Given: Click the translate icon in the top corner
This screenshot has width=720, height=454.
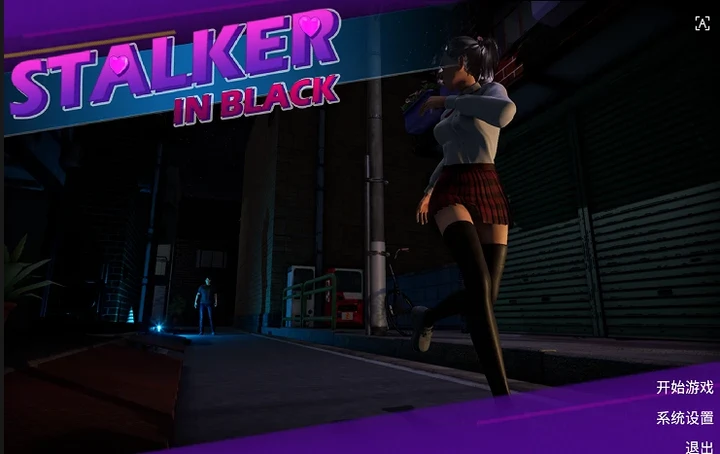Looking at the screenshot, I should (x=702, y=25).
